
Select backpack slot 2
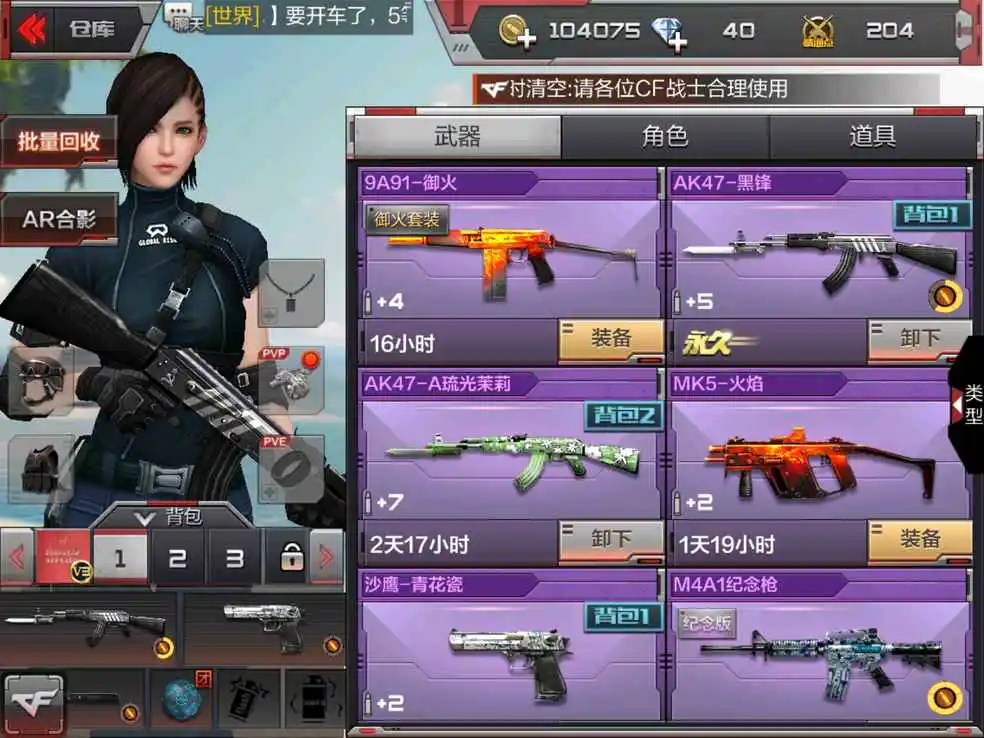click(x=177, y=558)
